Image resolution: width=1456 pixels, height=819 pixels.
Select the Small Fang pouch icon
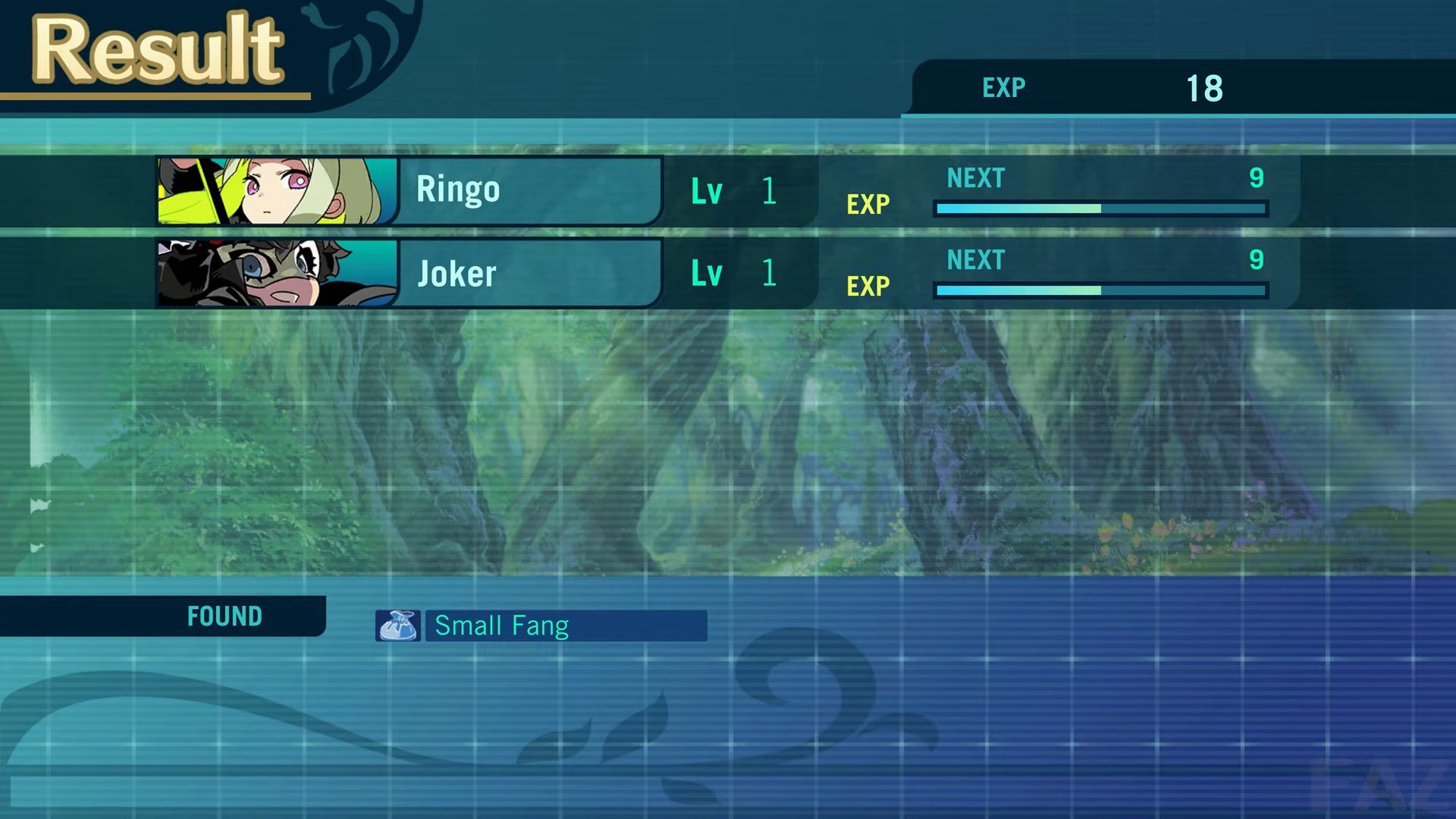(397, 624)
